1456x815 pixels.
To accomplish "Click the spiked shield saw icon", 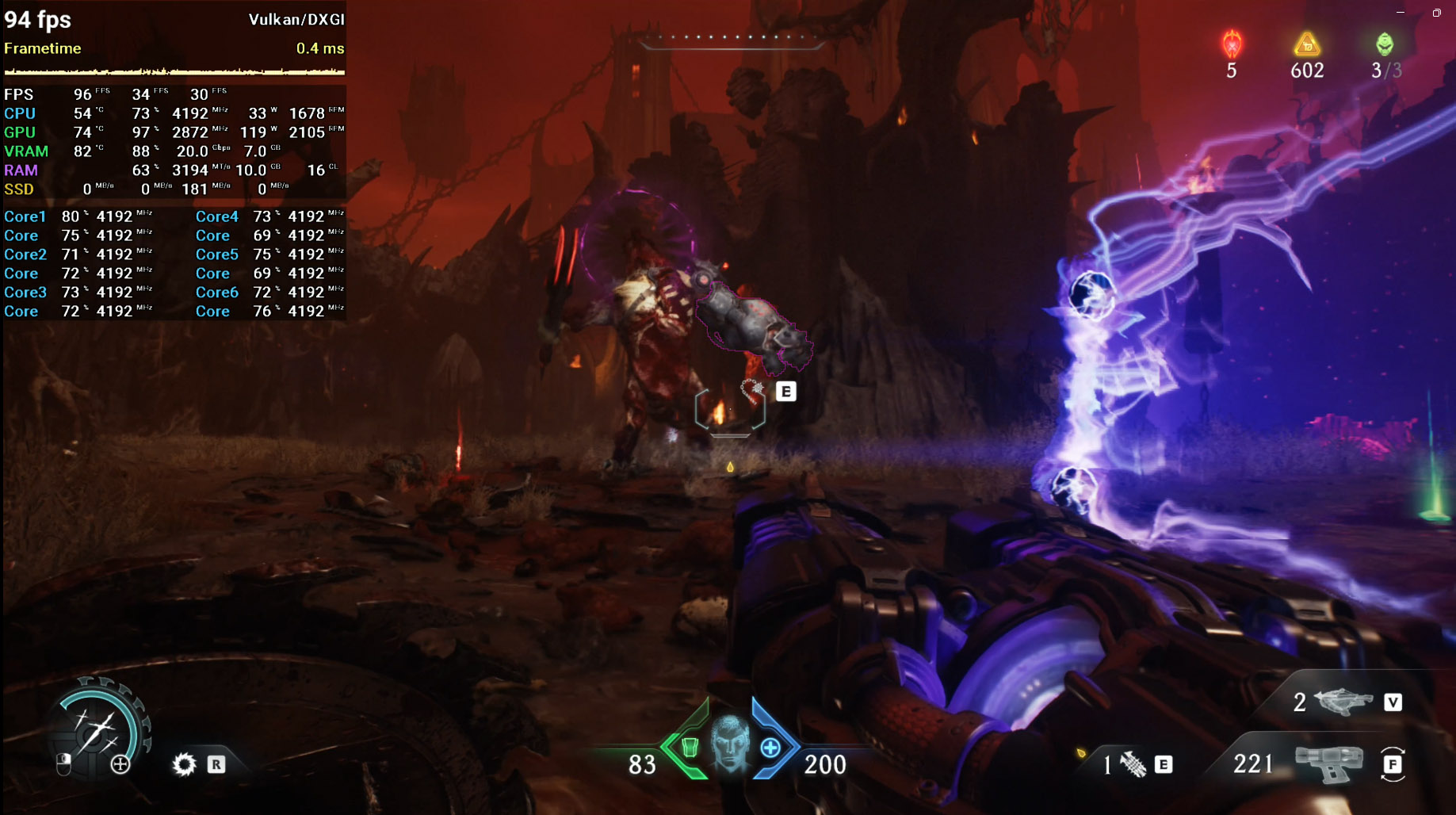I will [x=184, y=764].
